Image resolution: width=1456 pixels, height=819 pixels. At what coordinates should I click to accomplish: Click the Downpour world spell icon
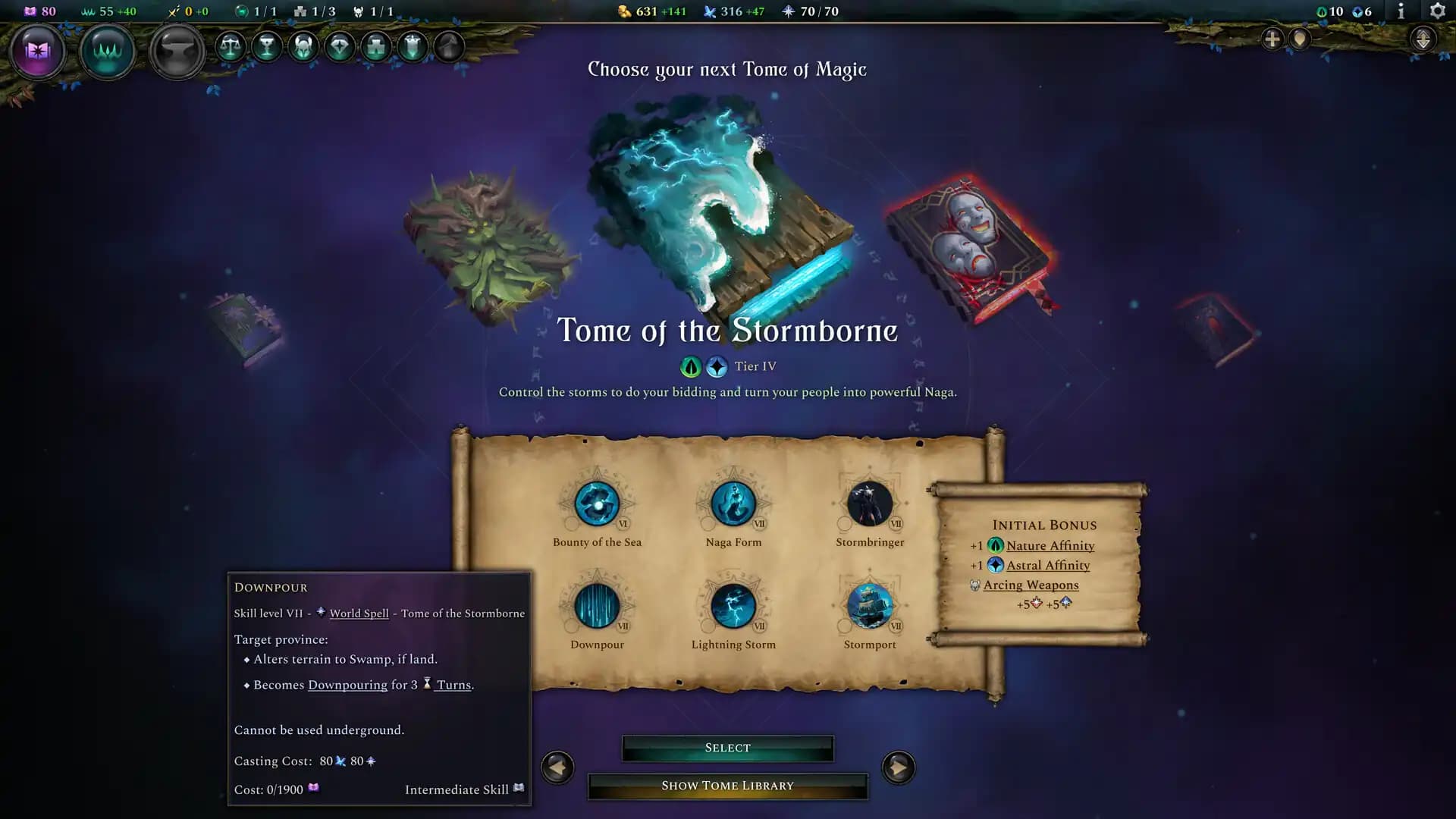(598, 607)
